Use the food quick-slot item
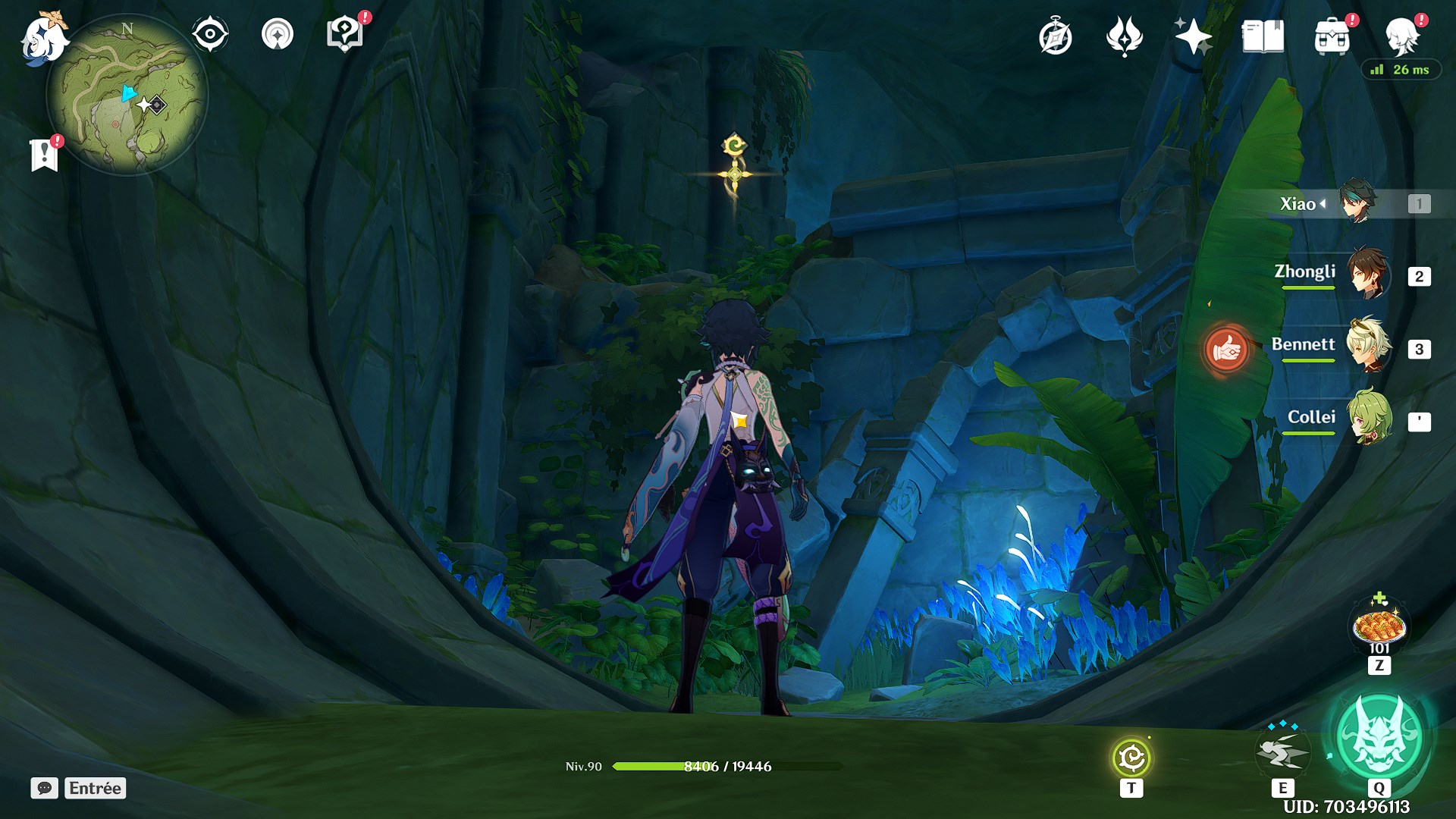 click(1379, 628)
